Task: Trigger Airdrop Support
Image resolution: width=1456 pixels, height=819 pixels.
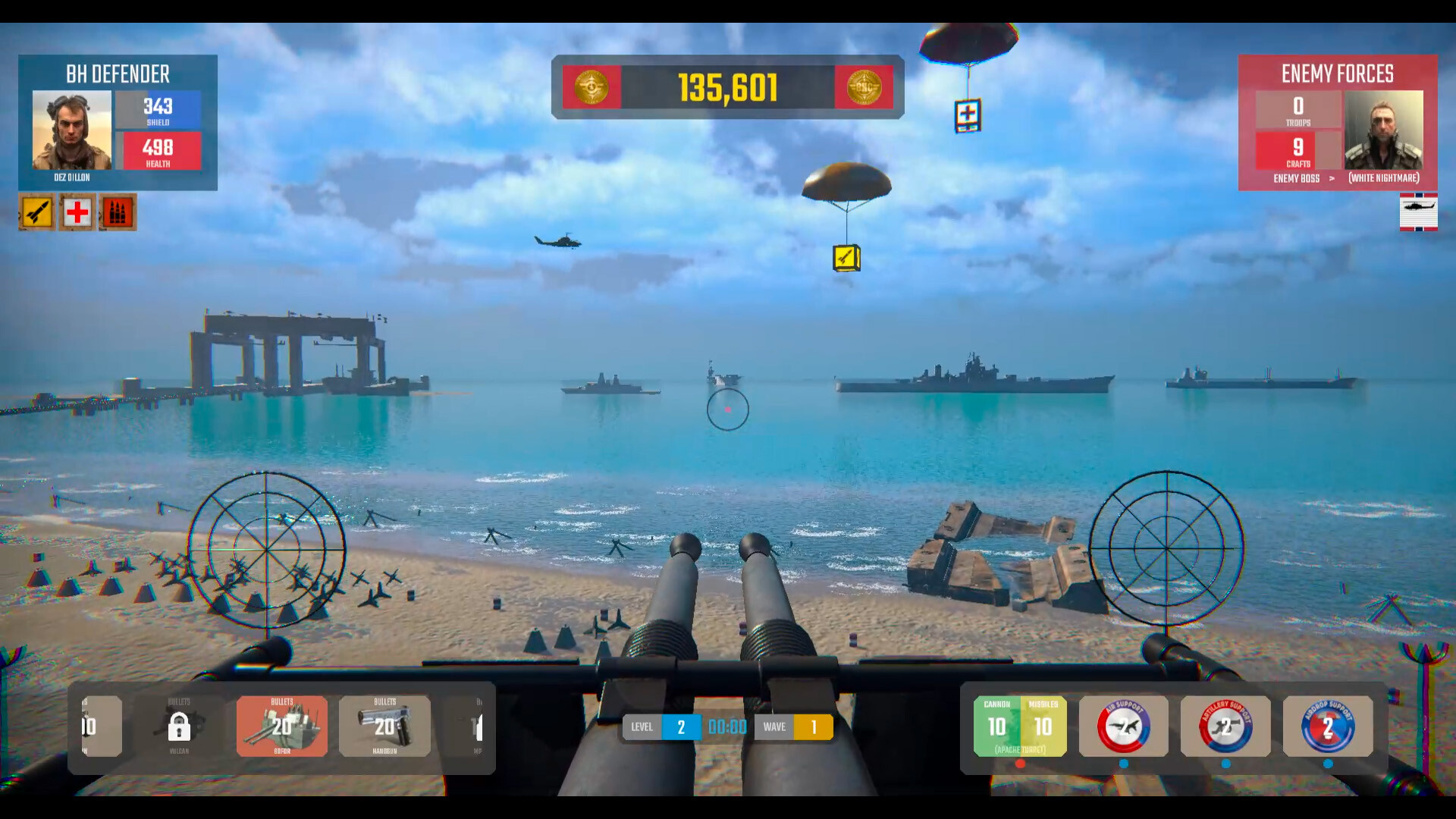Action: pyautogui.click(x=1328, y=726)
